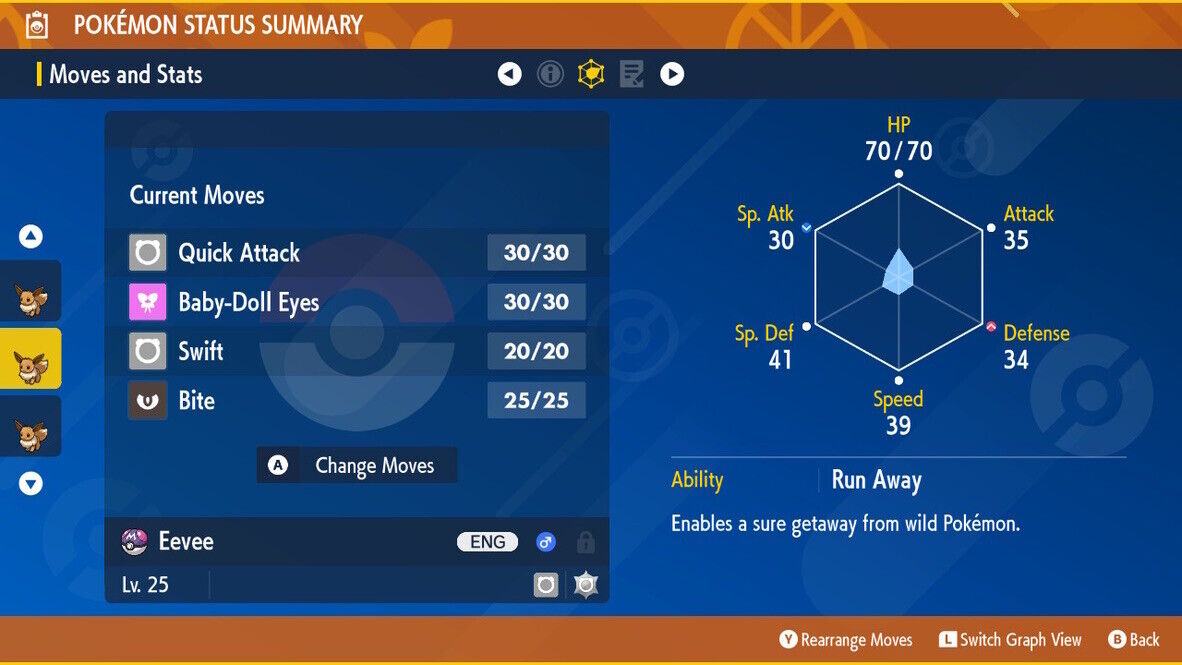Switch to the info page tab icon
The width and height of the screenshot is (1182, 665).
[550, 74]
